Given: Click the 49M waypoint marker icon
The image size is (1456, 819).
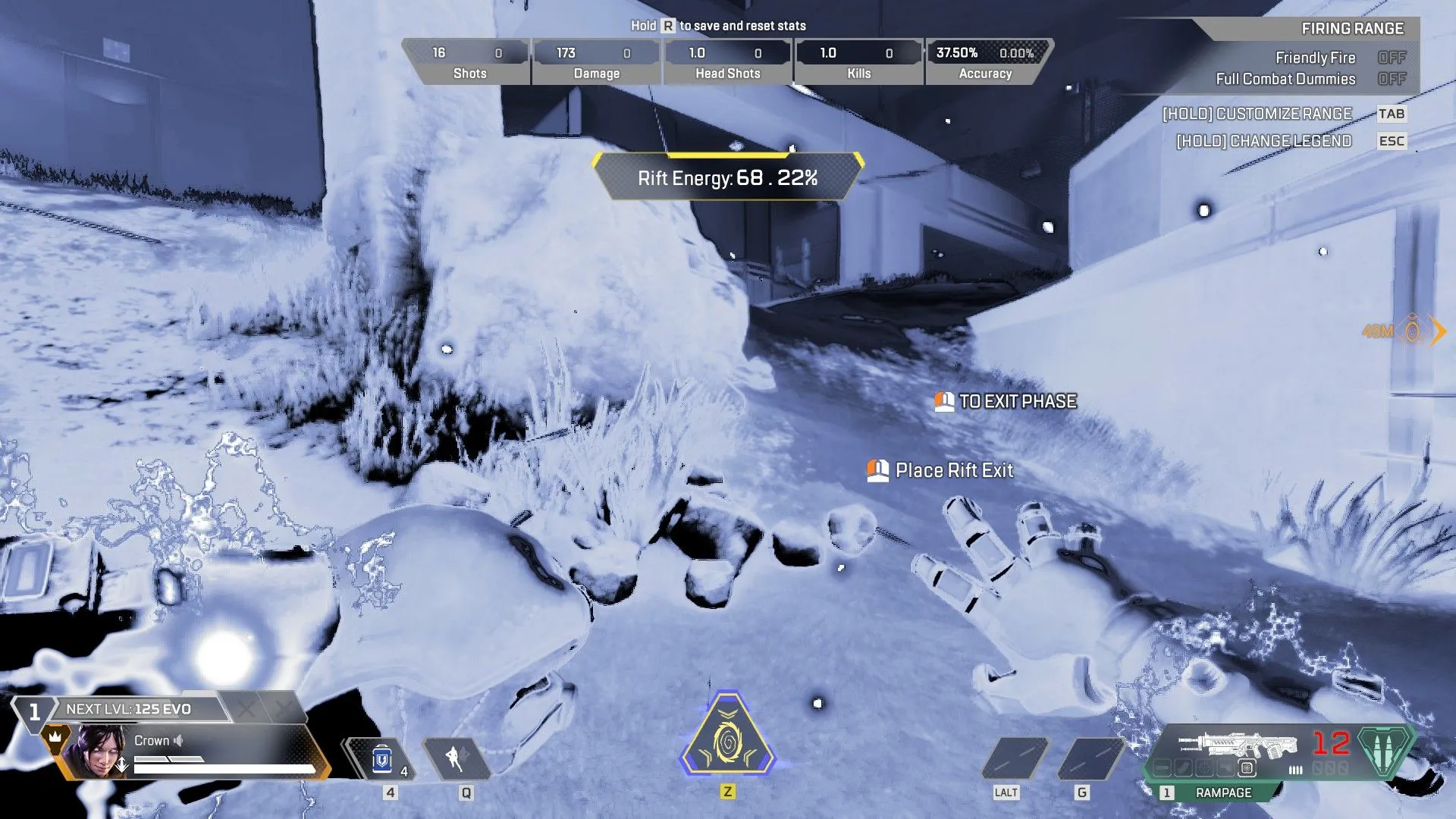Looking at the screenshot, I should [x=1411, y=330].
